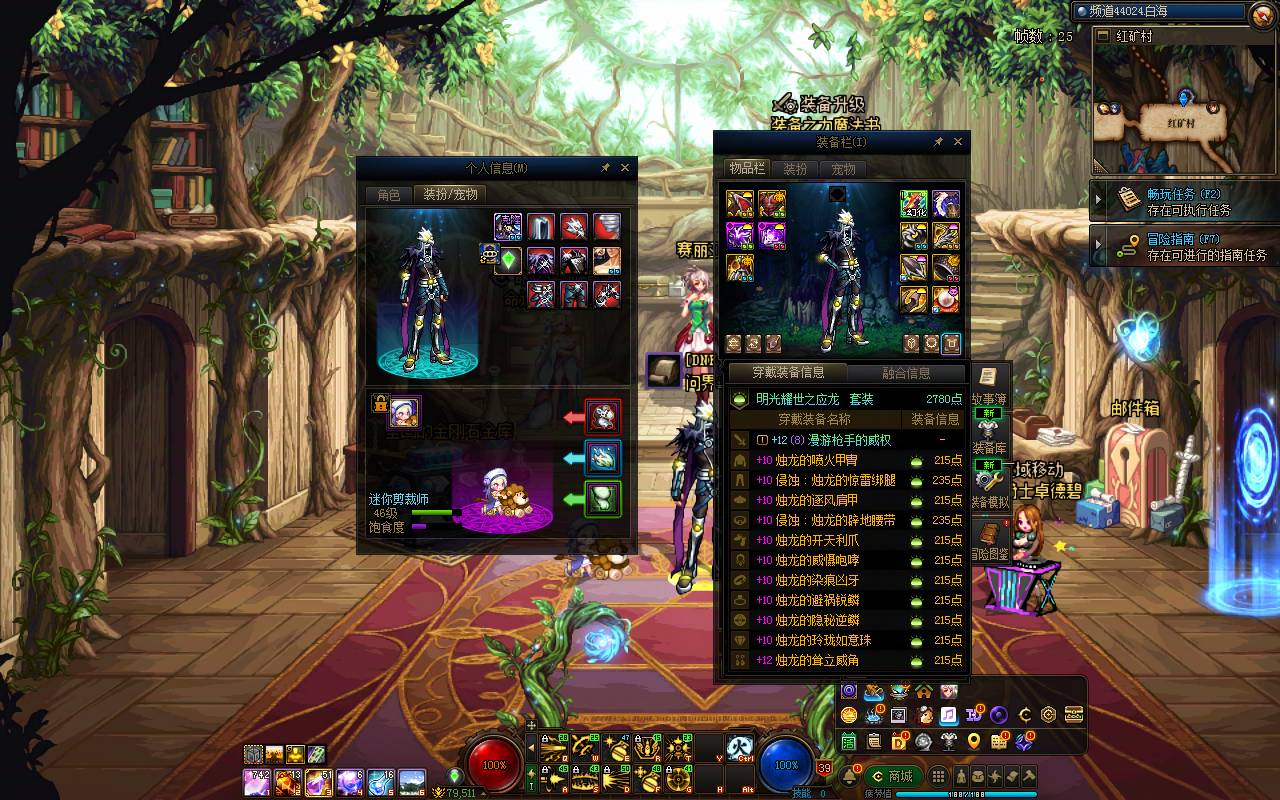Switch to the 宠物 tab in equipment window
Viewport: 1280px width, 800px height.
[x=844, y=169]
